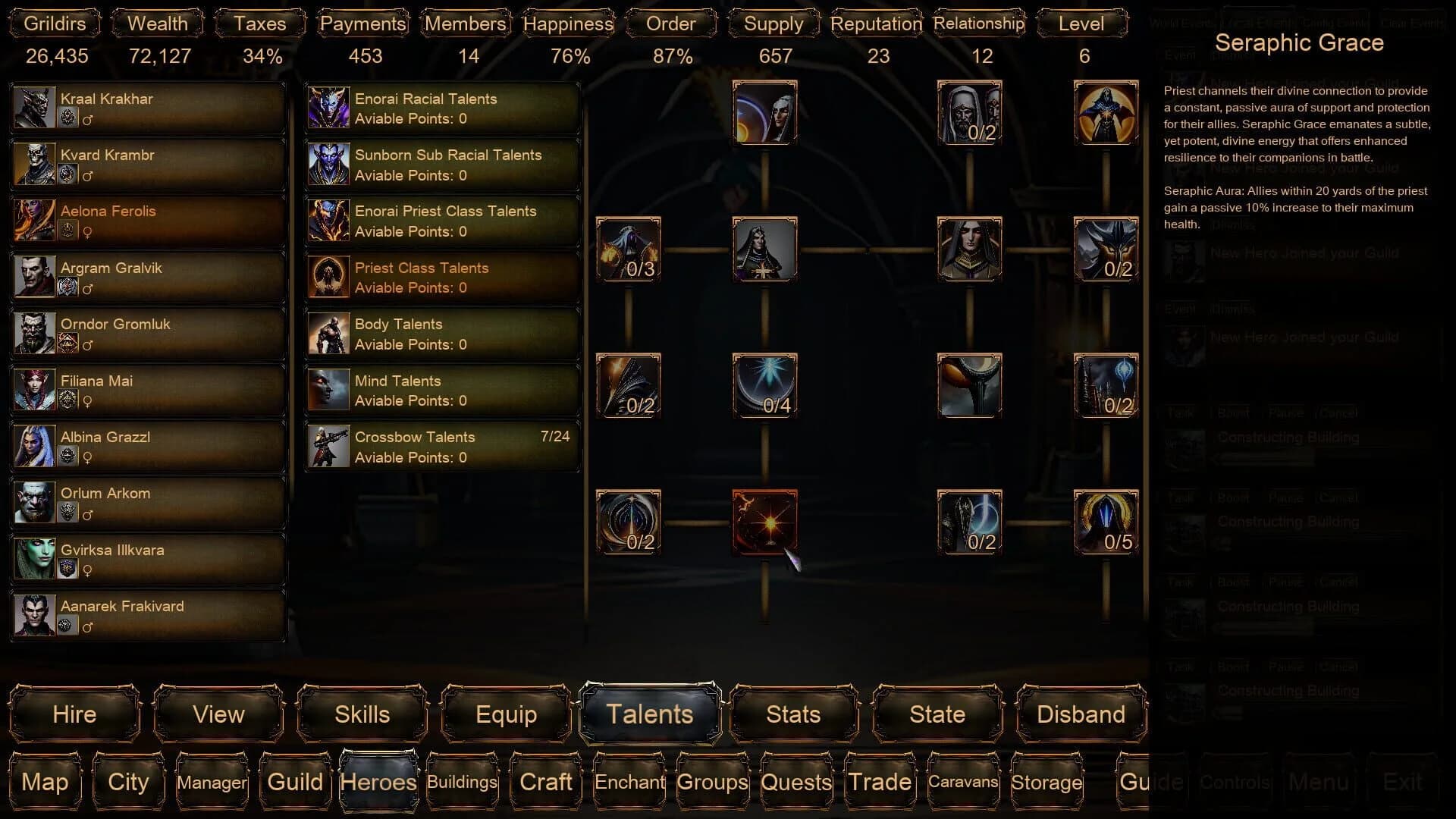Open the Craft screen from bottom menu
Viewport: 1456px width, 819px height.
544,782
